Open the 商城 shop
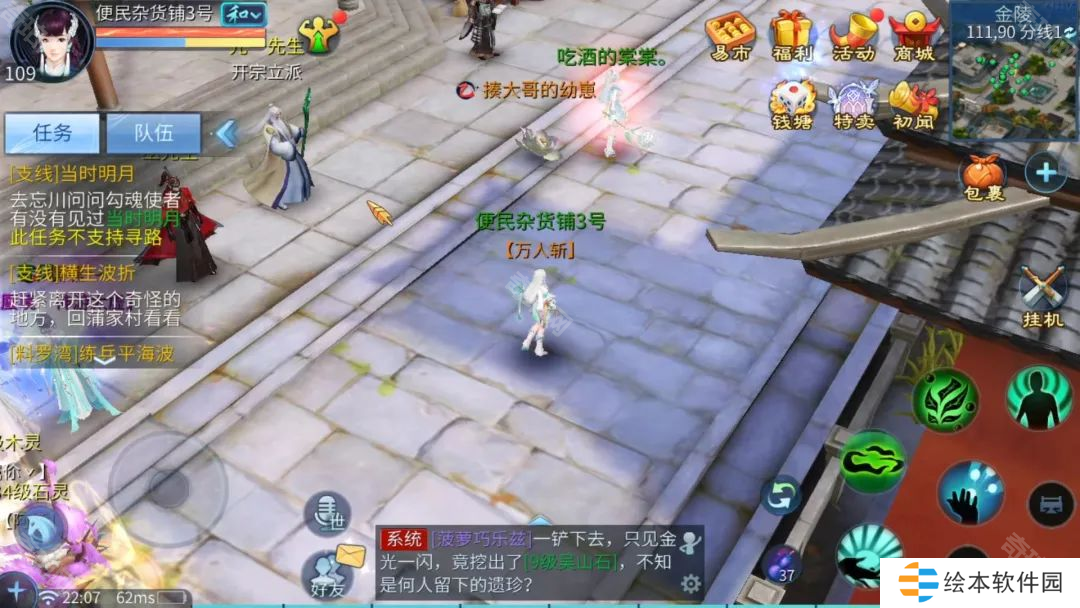 click(x=913, y=36)
